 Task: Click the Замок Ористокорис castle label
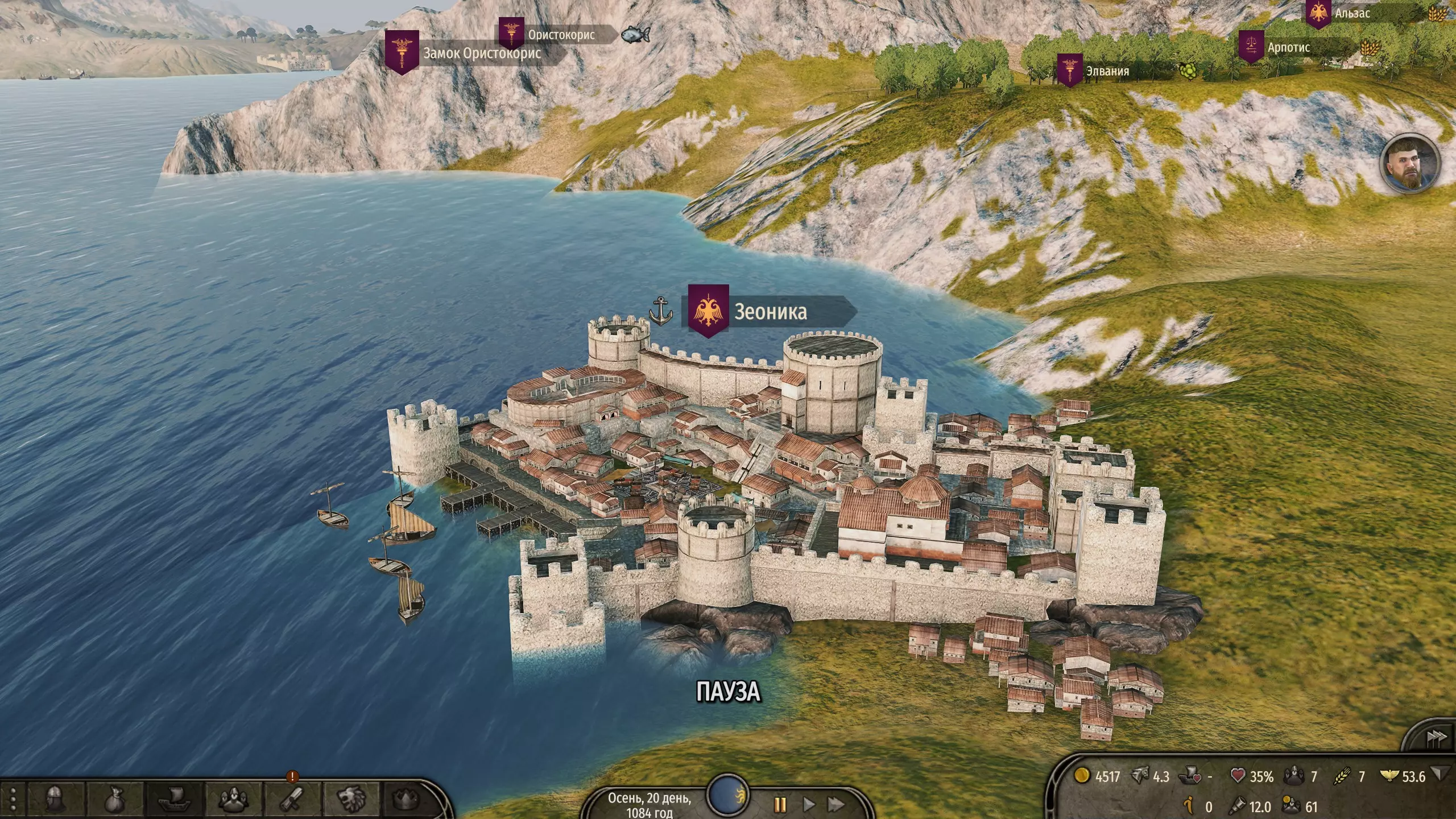[481, 54]
